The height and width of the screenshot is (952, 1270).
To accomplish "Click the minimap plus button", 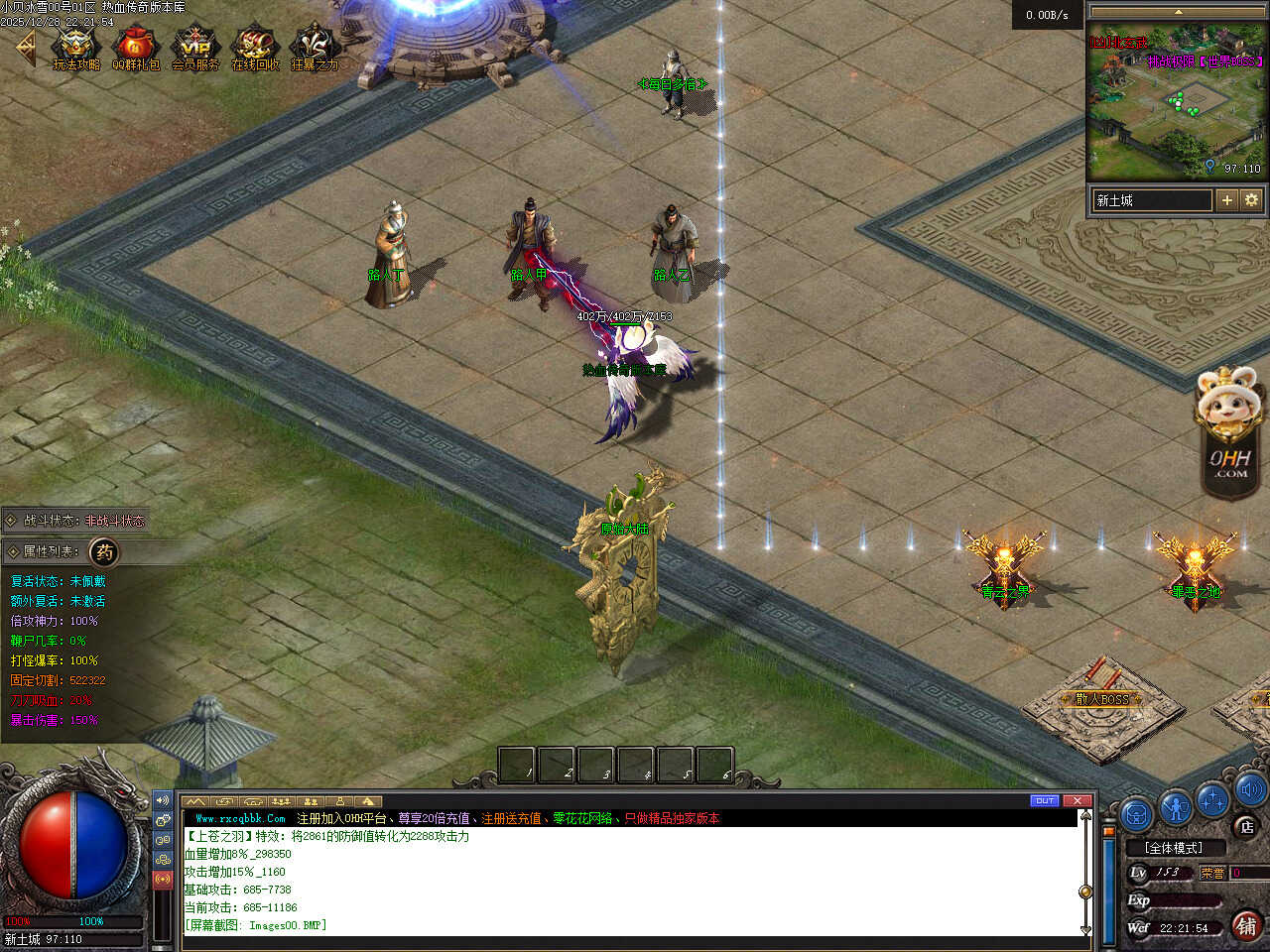I will (x=1227, y=200).
